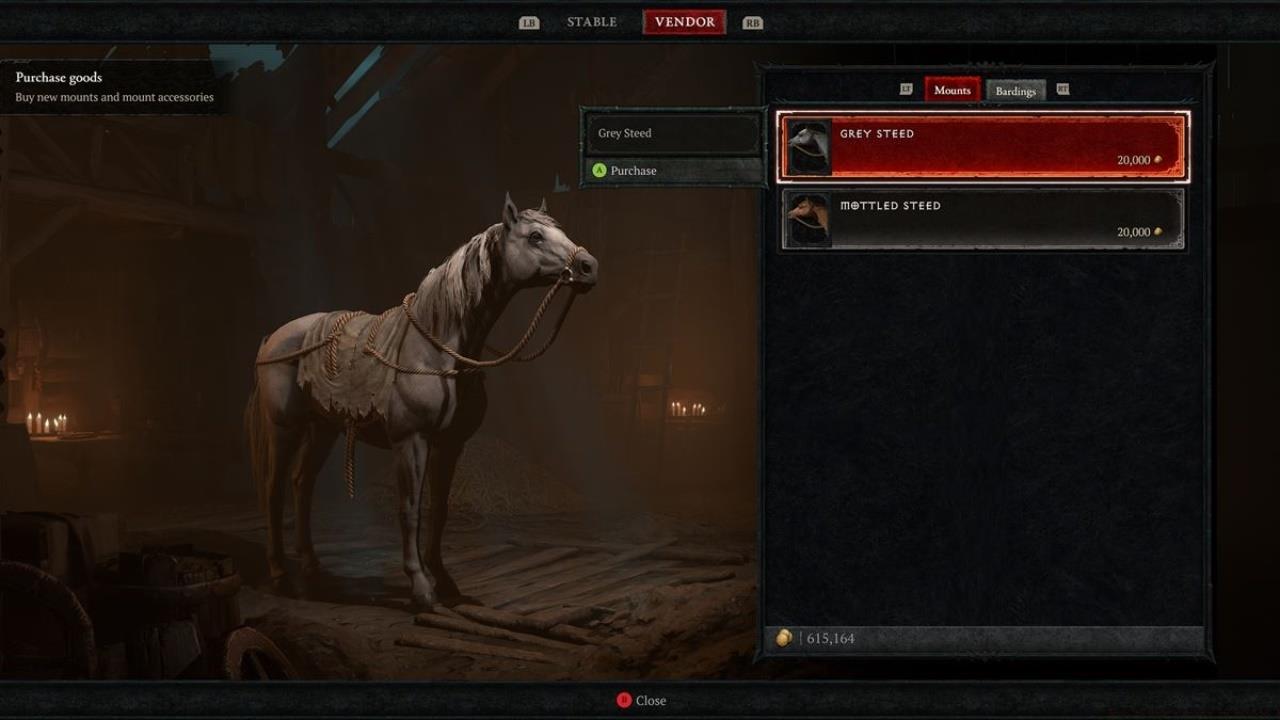Screen dimensions: 1280x720
Task: Click the Grey Steed tooltip label box
Action: pyautogui.click(x=672, y=133)
